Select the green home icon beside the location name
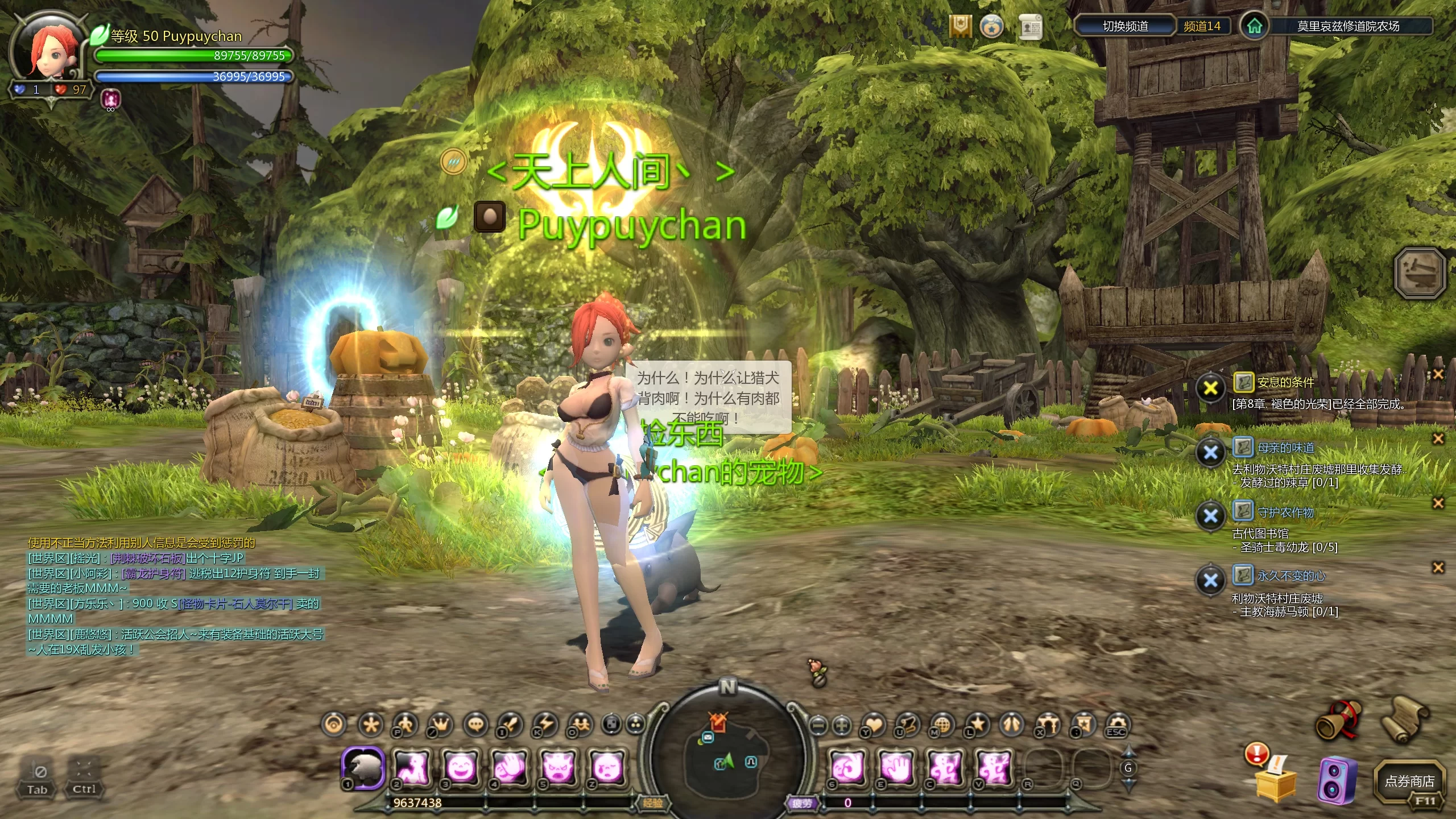This screenshot has height=819, width=1456. (1254, 26)
